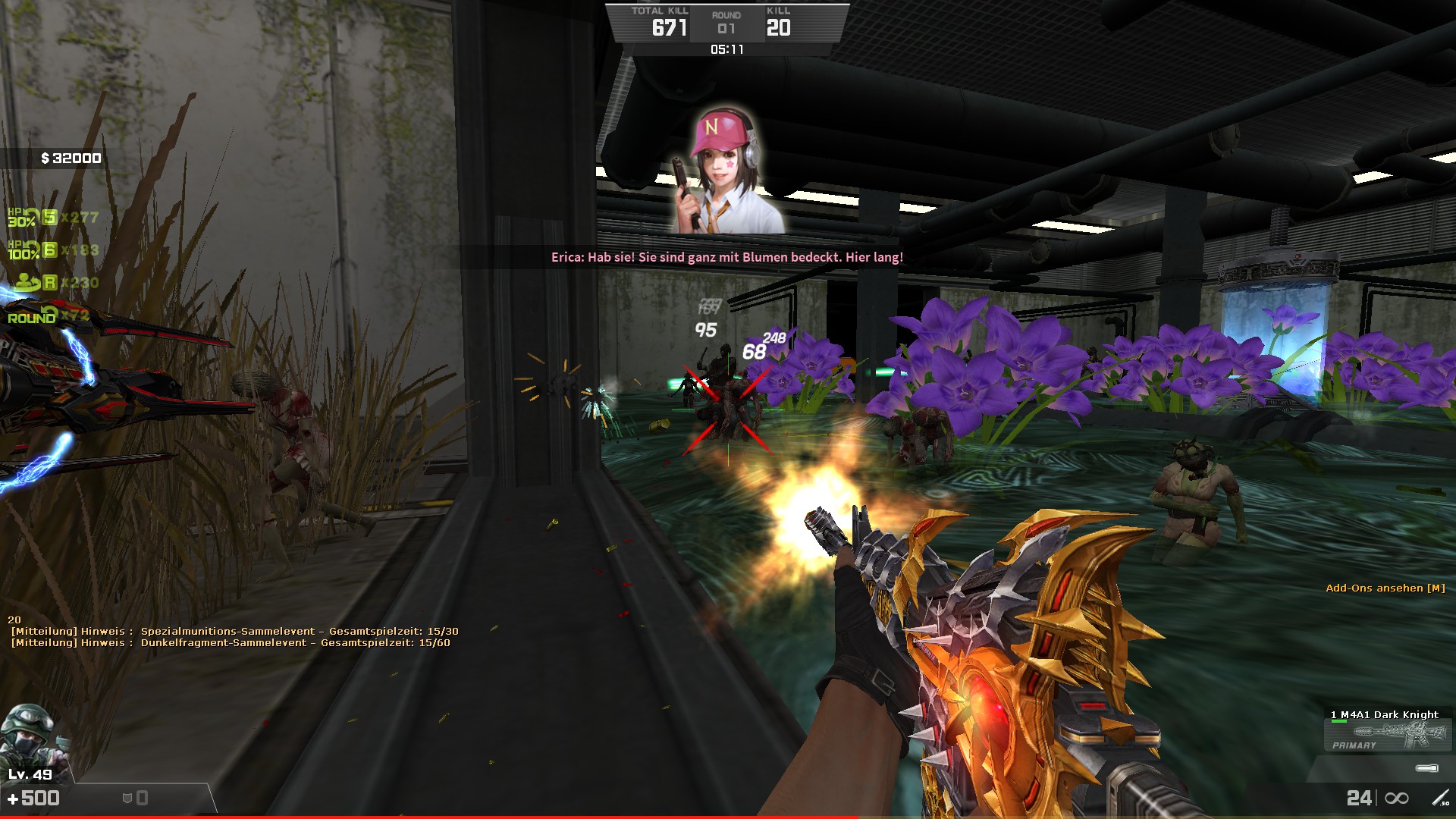1456x819 pixels.
Task: Click the armor shield icon showing 0
Action: click(x=129, y=796)
